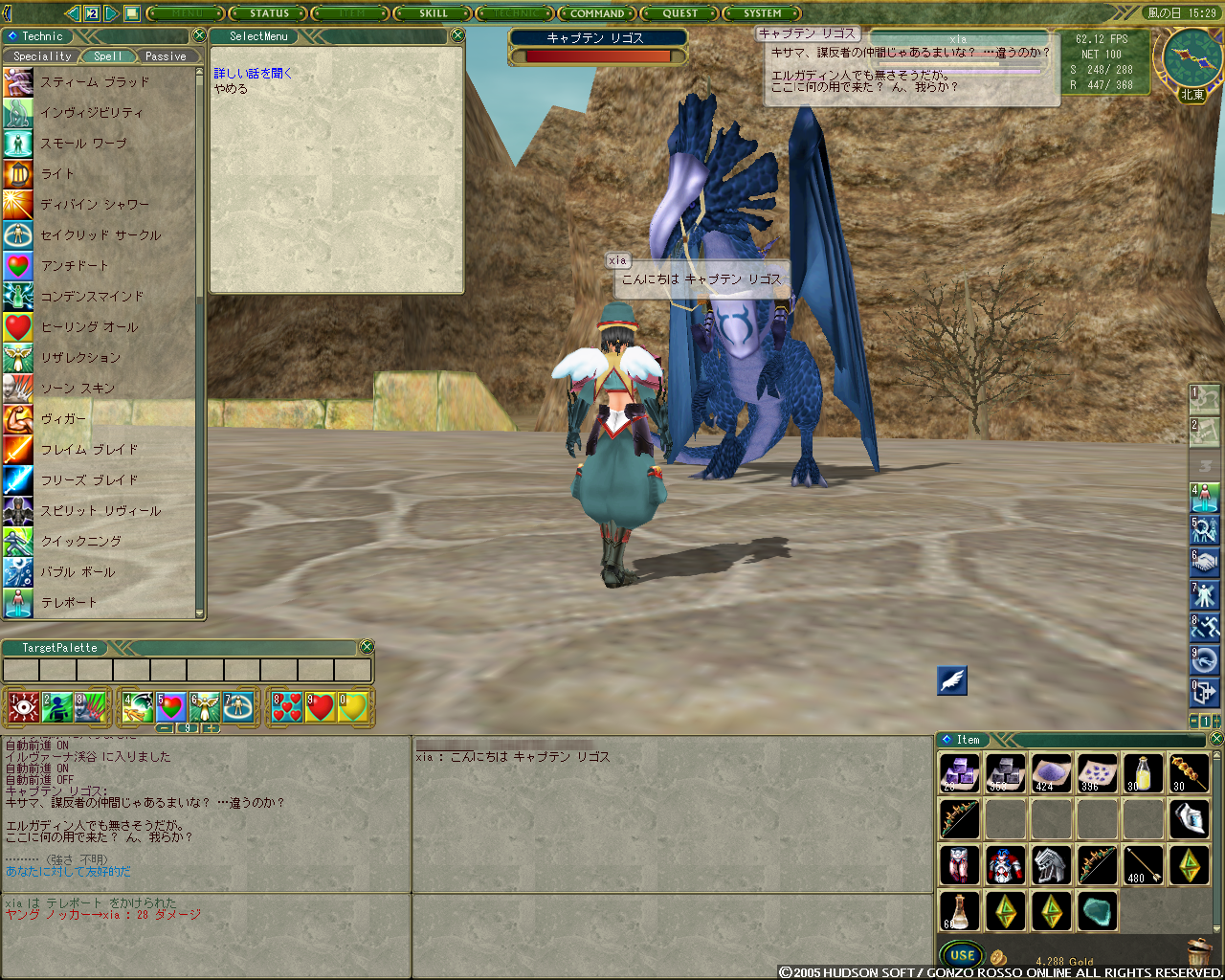This screenshot has height=980, width=1225.
Task: Close the Technic window
Action: 199,35
